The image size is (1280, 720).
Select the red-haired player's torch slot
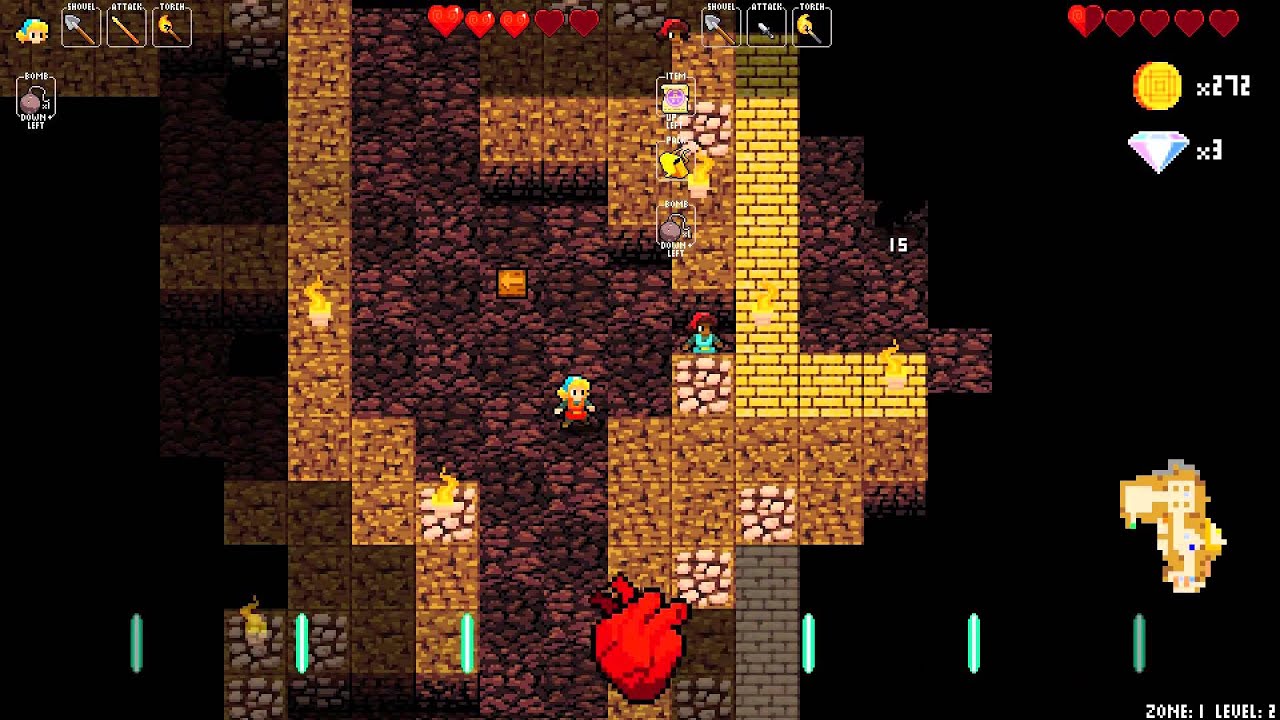click(x=812, y=27)
